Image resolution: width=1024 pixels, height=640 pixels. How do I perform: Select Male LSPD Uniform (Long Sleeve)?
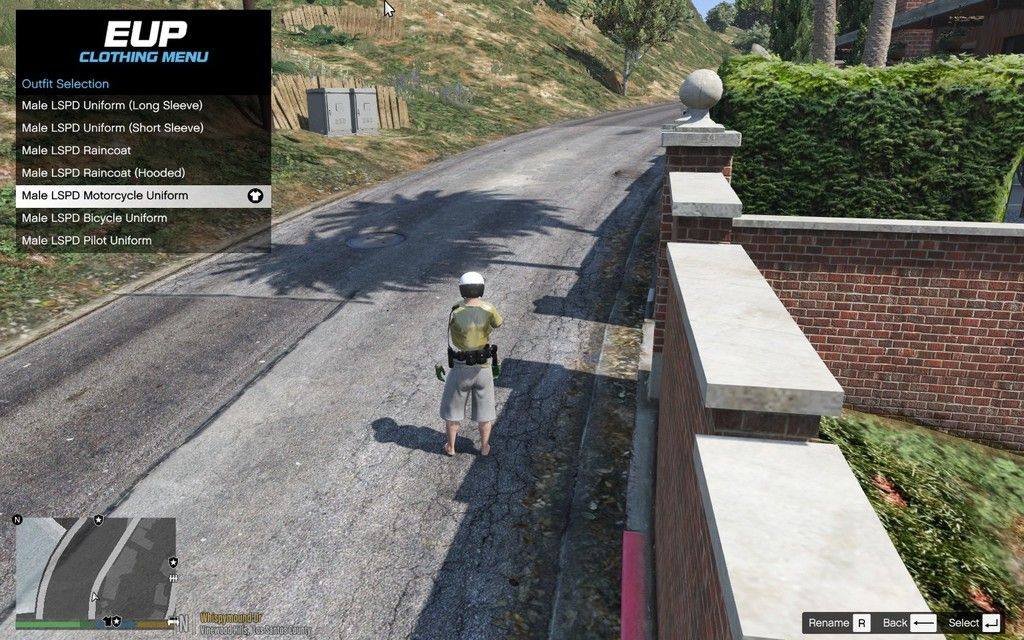112,105
